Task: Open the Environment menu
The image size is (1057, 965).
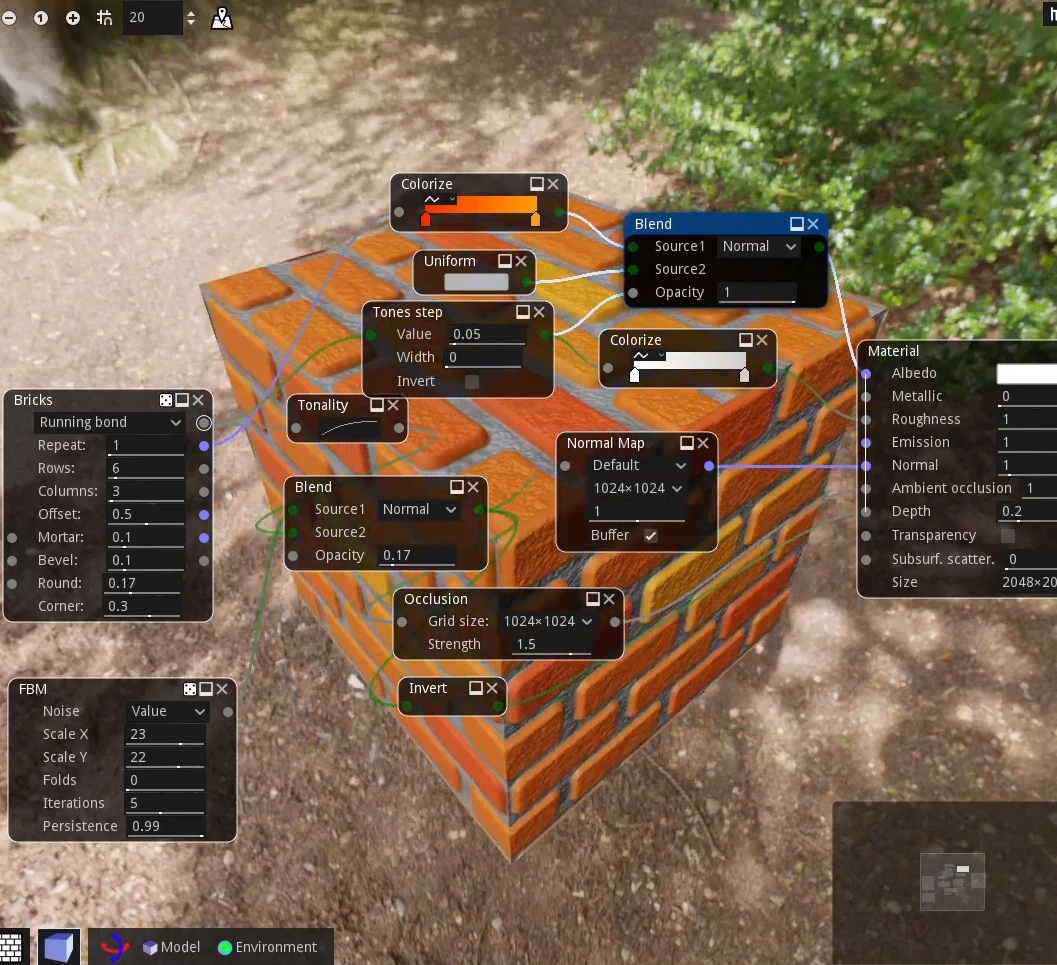Action: click(x=267, y=947)
